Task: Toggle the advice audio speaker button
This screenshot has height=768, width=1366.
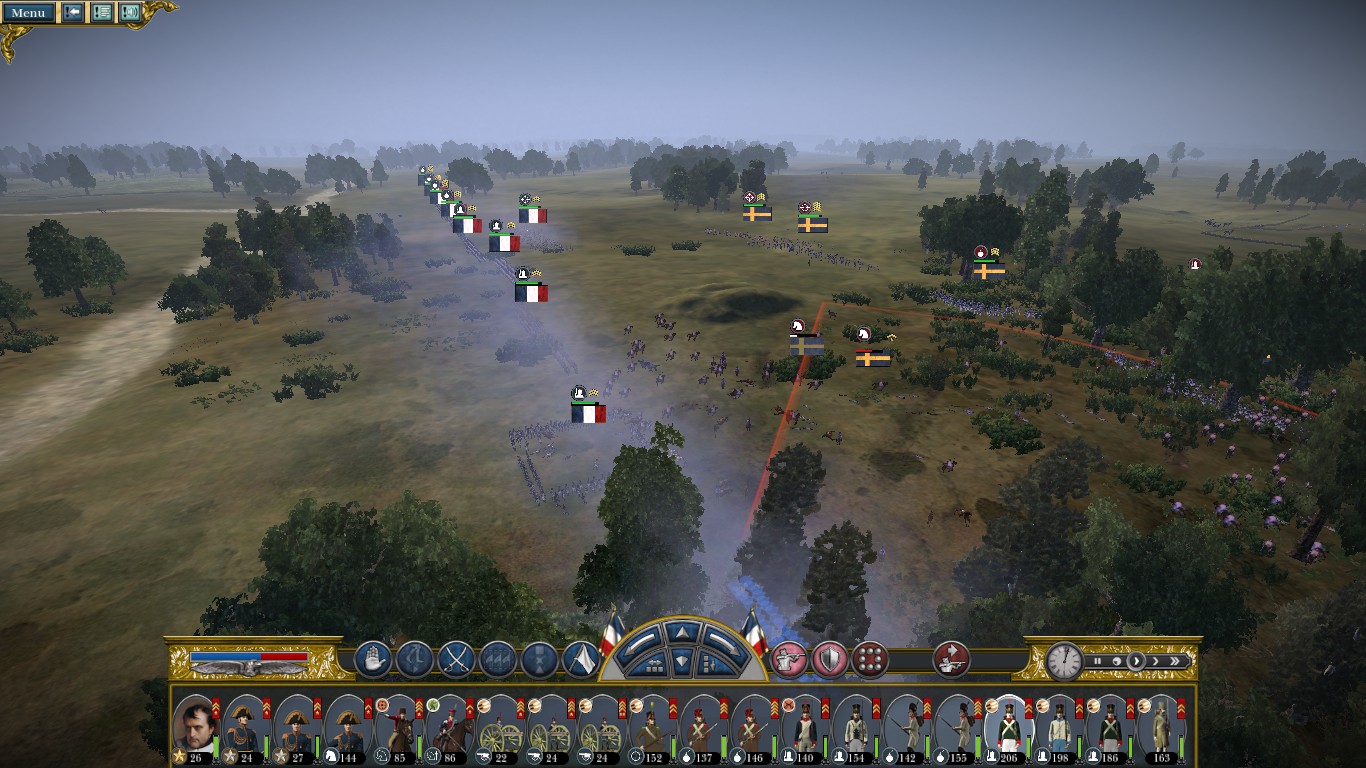Action: [x=130, y=13]
